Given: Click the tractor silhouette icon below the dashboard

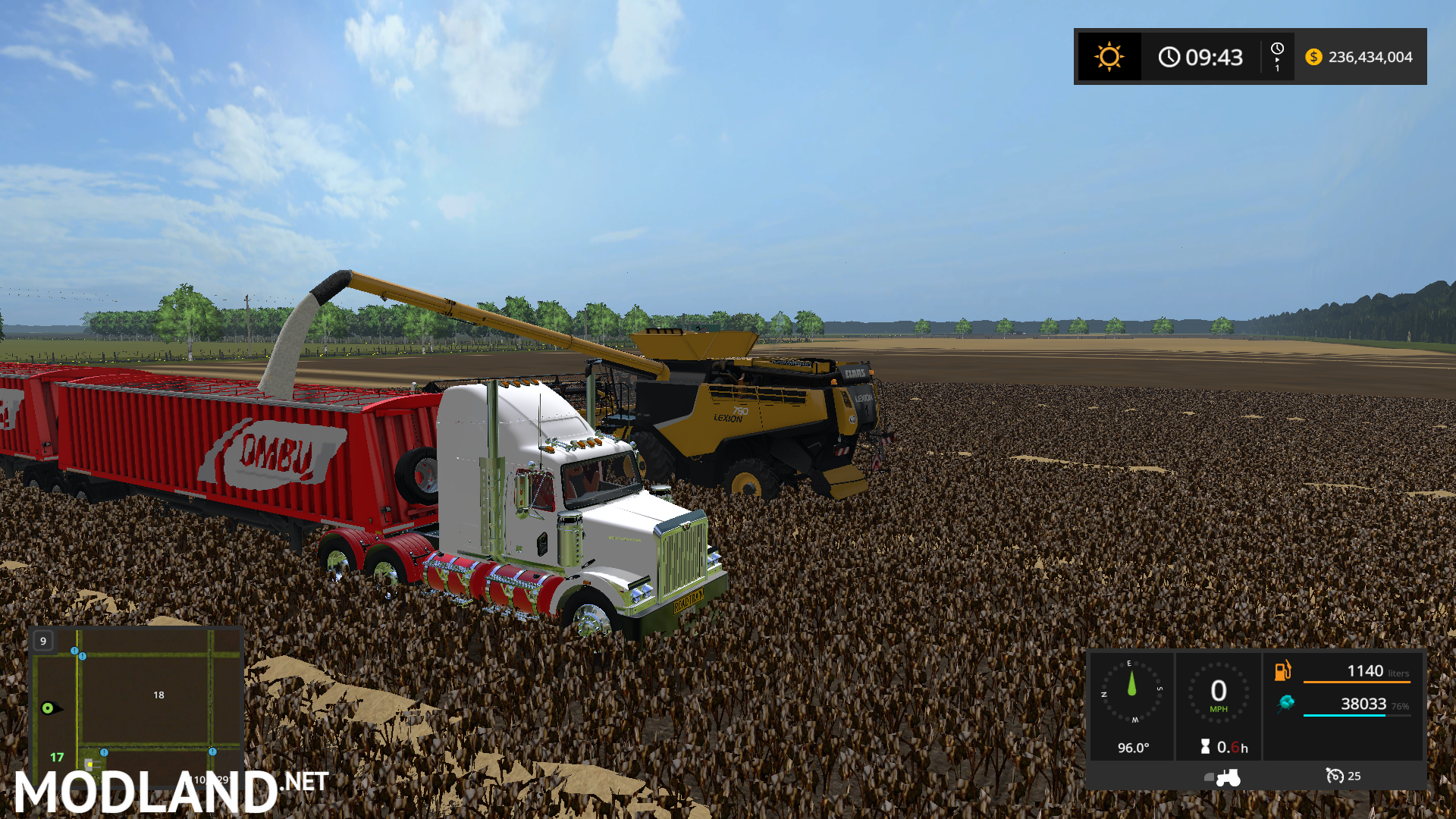Looking at the screenshot, I should [x=1228, y=778].
